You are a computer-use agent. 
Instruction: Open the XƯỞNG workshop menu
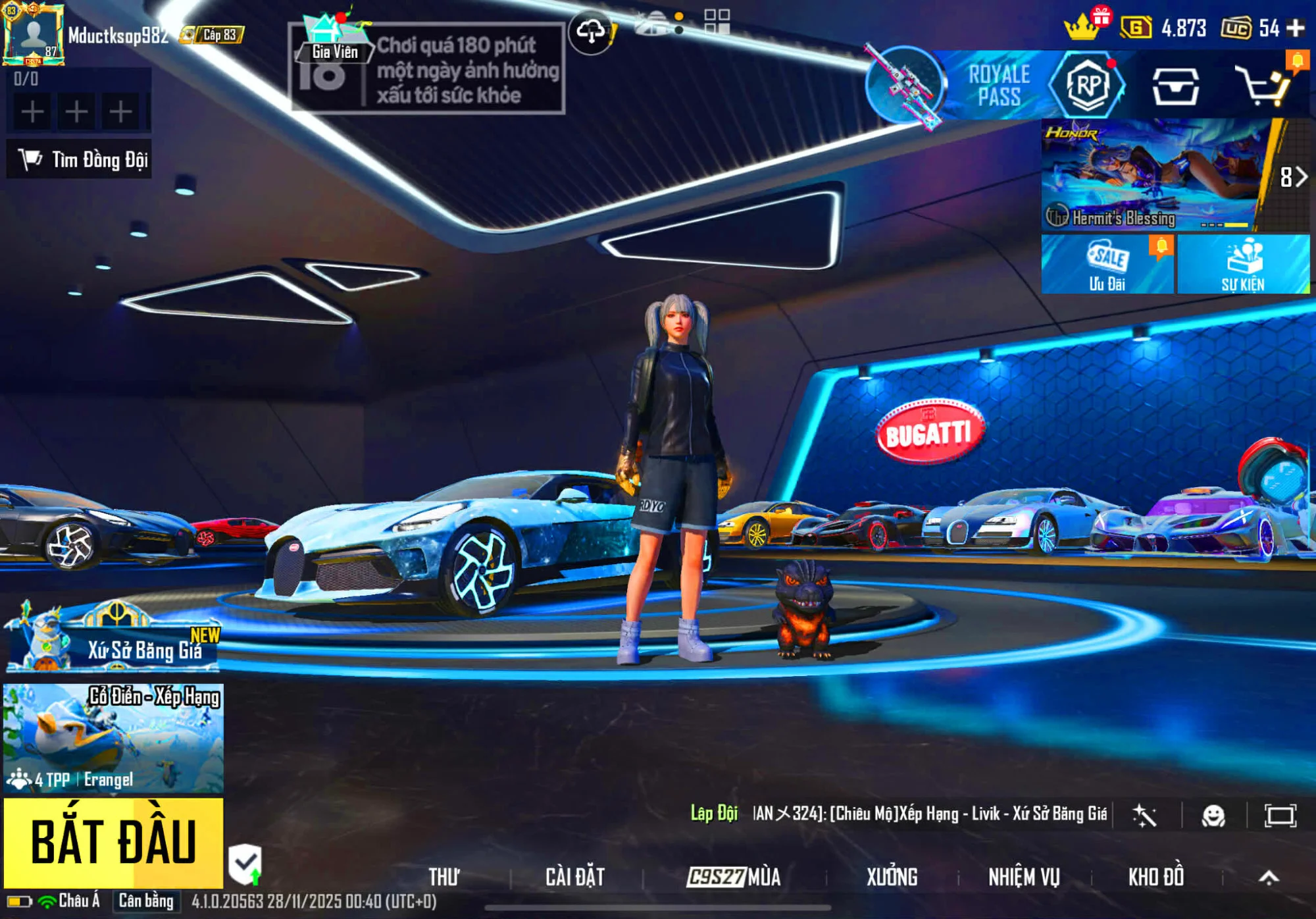(891, 877)
